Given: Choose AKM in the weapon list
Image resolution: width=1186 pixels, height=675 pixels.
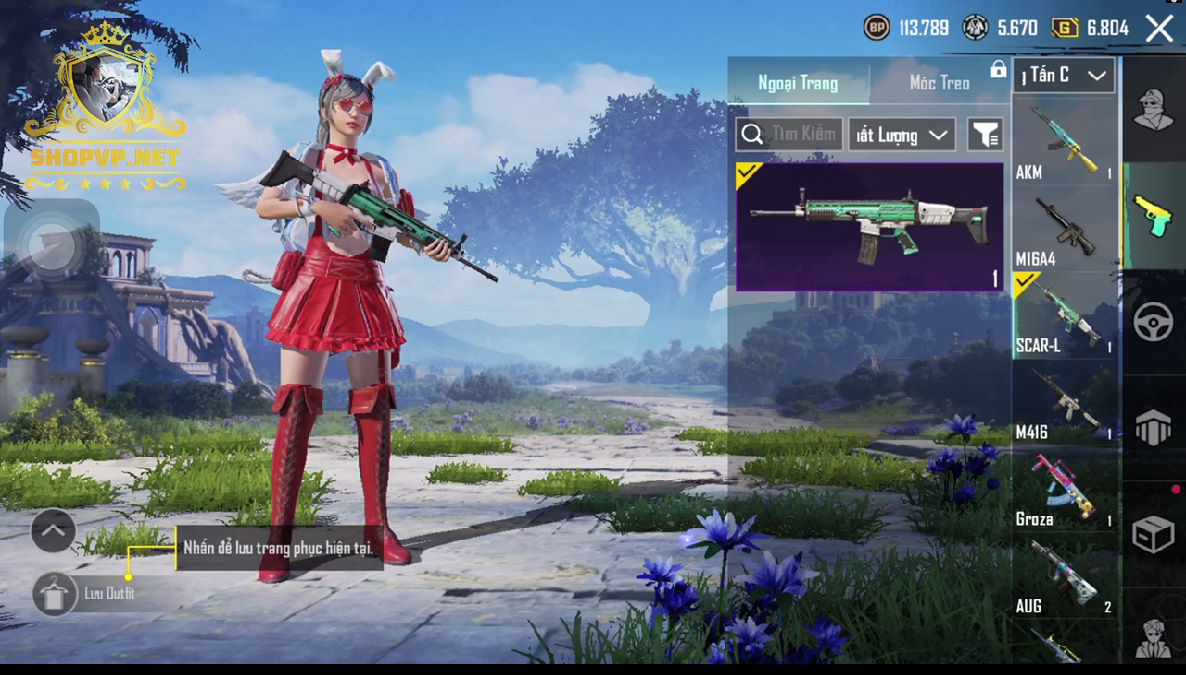Looking at the screenshot, I should tap(1065, 141).
